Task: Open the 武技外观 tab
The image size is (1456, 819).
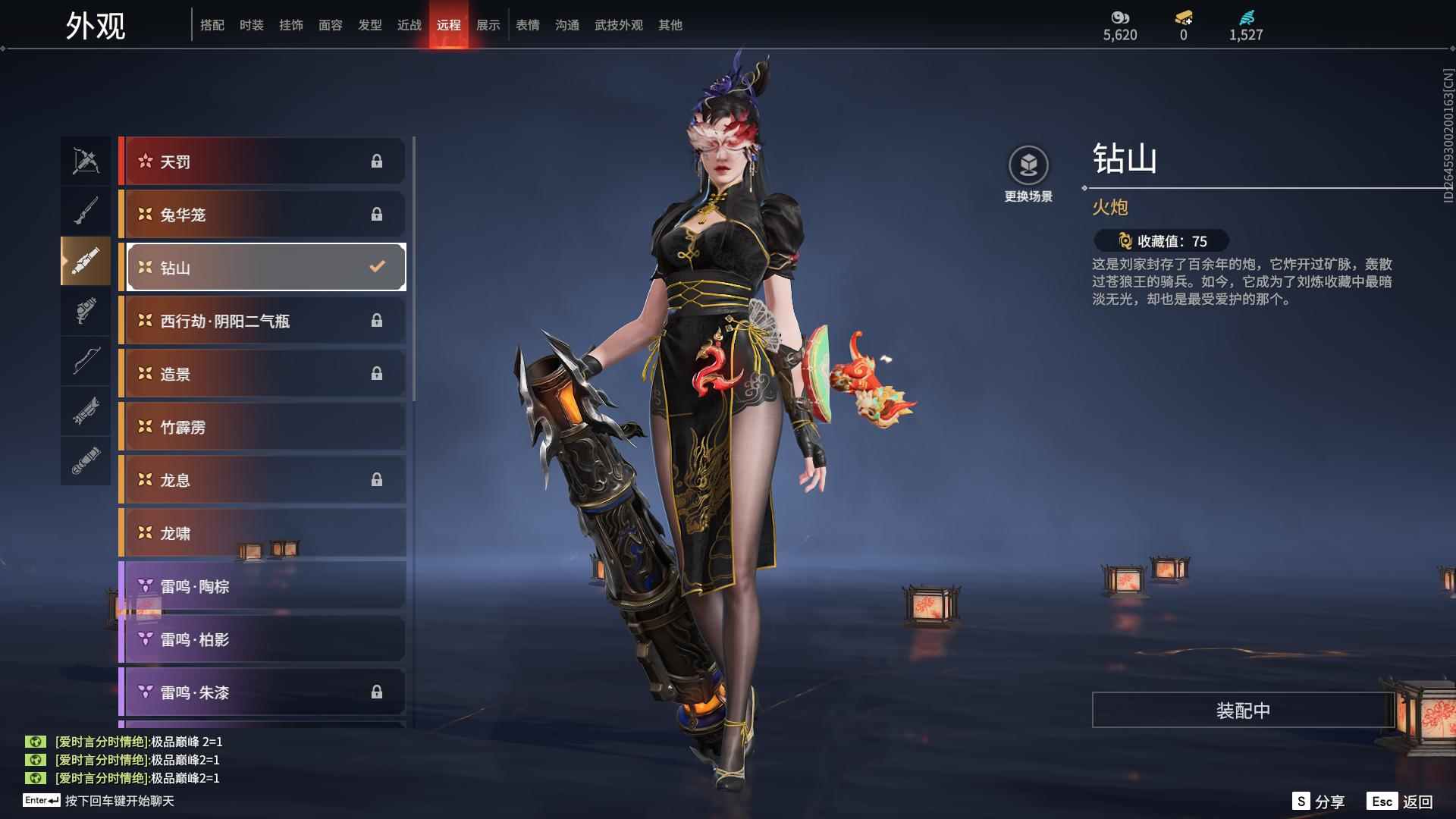Action: (618, 25)
